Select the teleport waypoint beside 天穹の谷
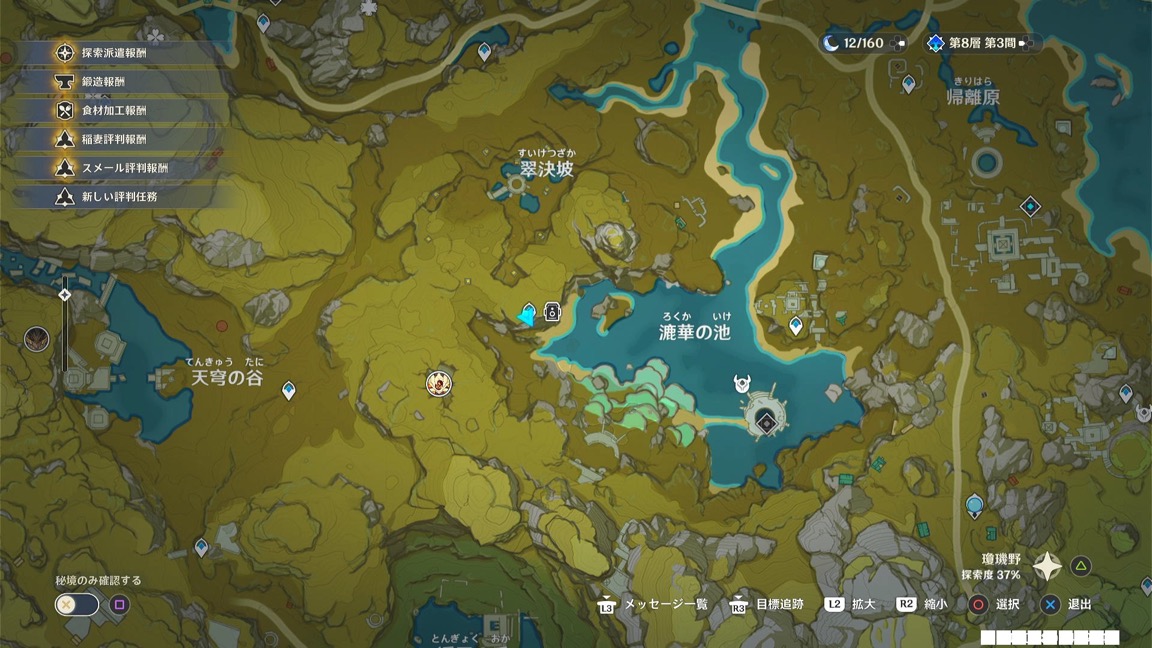The image size is (1152, 648). (x=289, y=390)
